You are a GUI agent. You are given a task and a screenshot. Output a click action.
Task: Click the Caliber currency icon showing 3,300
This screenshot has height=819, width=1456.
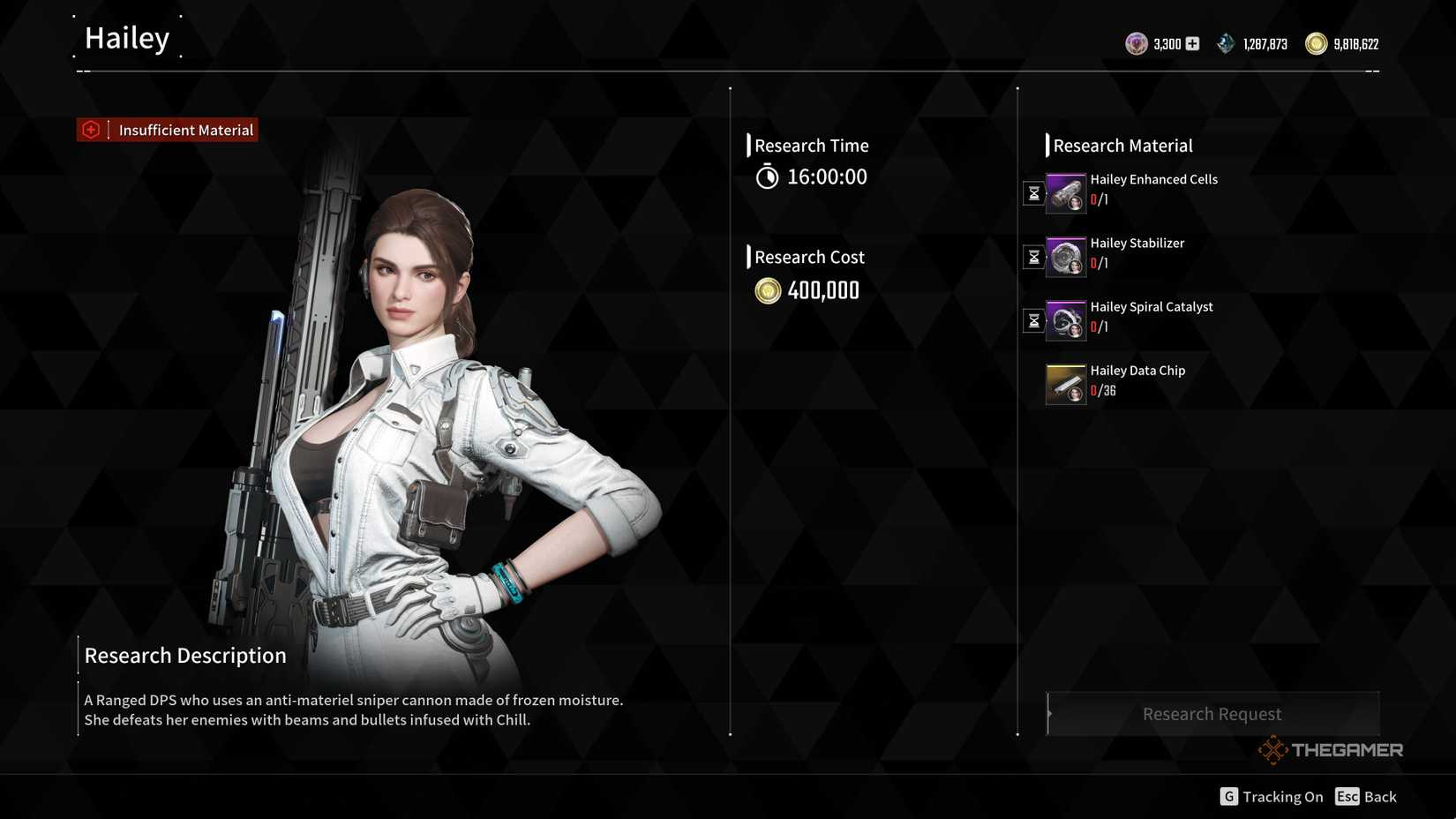pyautogui.click(x=1137, y=43)
